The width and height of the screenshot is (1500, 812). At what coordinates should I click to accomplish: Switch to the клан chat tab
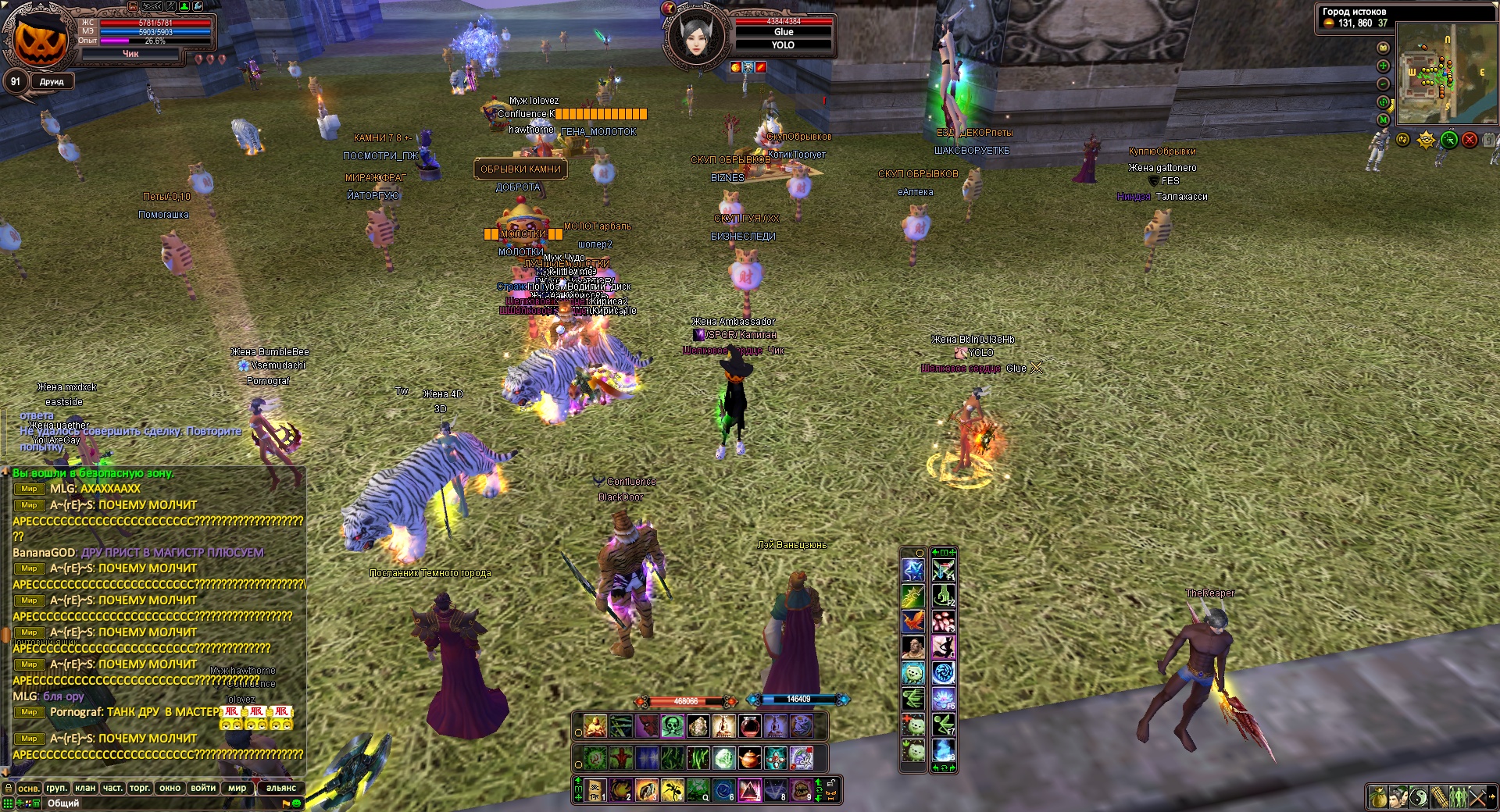tap(85, 788)
